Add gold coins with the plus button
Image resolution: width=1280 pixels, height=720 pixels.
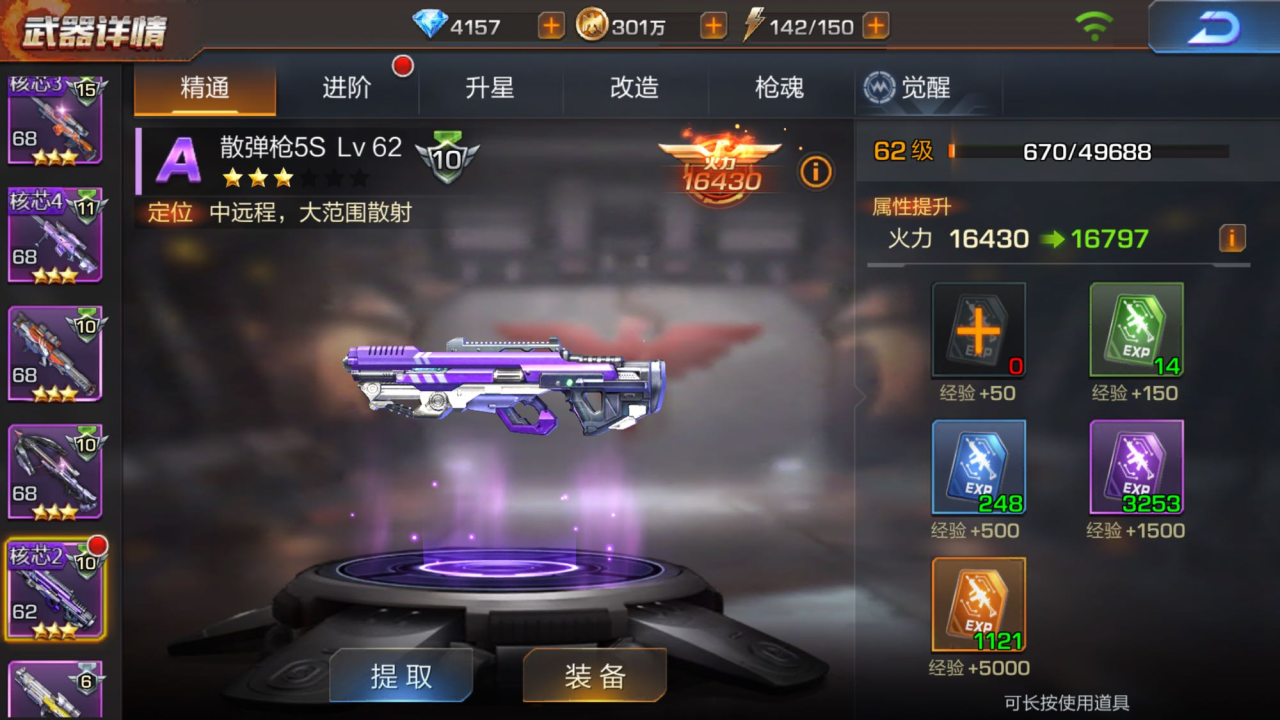click(713, 26)
